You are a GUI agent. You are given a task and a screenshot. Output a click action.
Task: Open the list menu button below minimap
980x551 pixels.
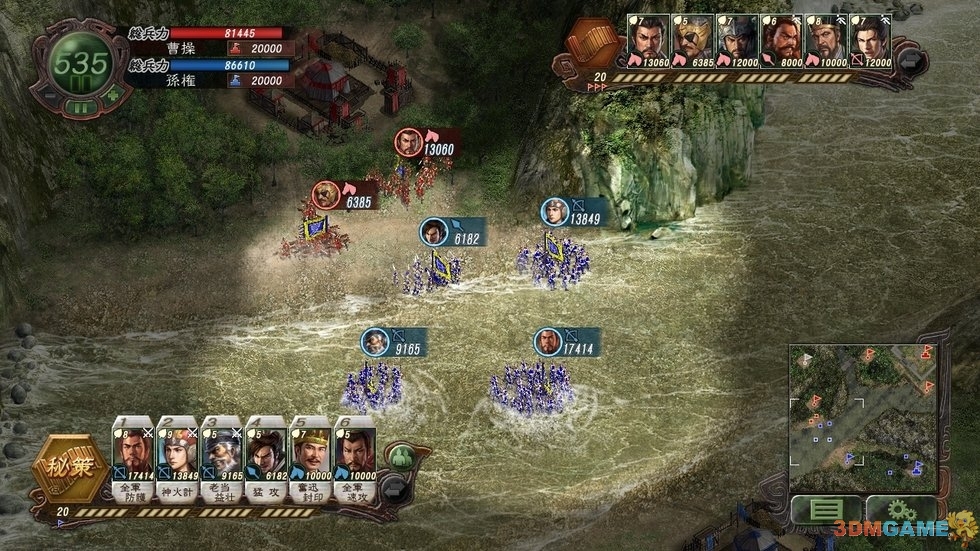tap(825, 511)
